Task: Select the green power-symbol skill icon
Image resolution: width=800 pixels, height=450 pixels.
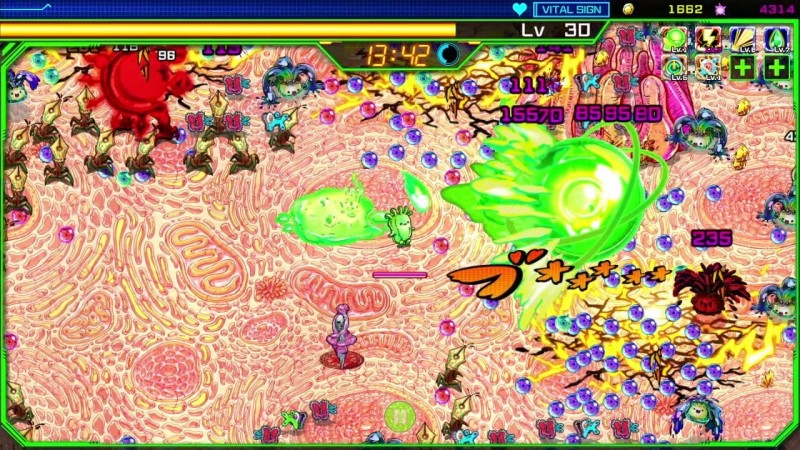Action: (675, 68)
